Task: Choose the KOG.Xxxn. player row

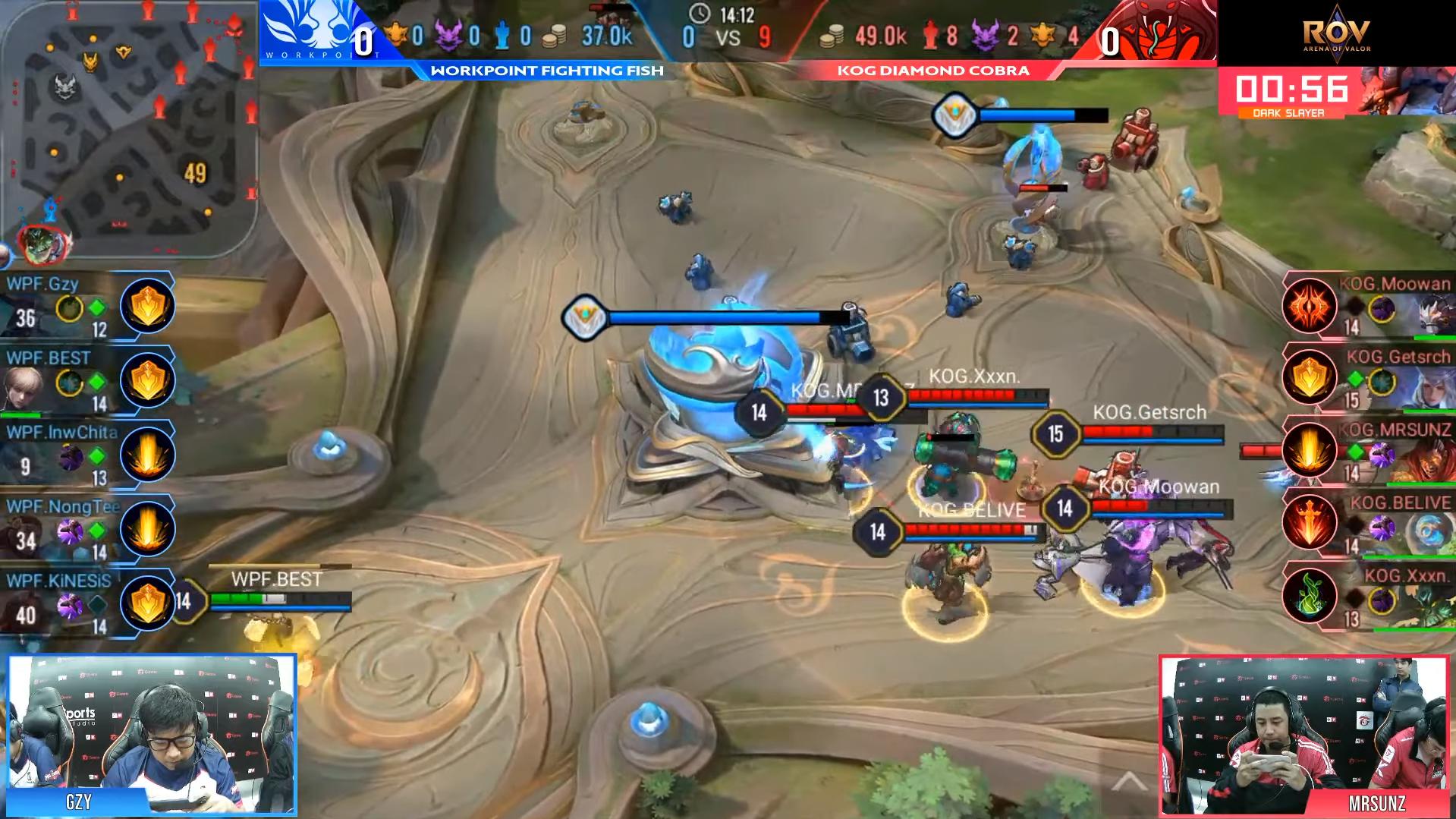Action: 1366,598
